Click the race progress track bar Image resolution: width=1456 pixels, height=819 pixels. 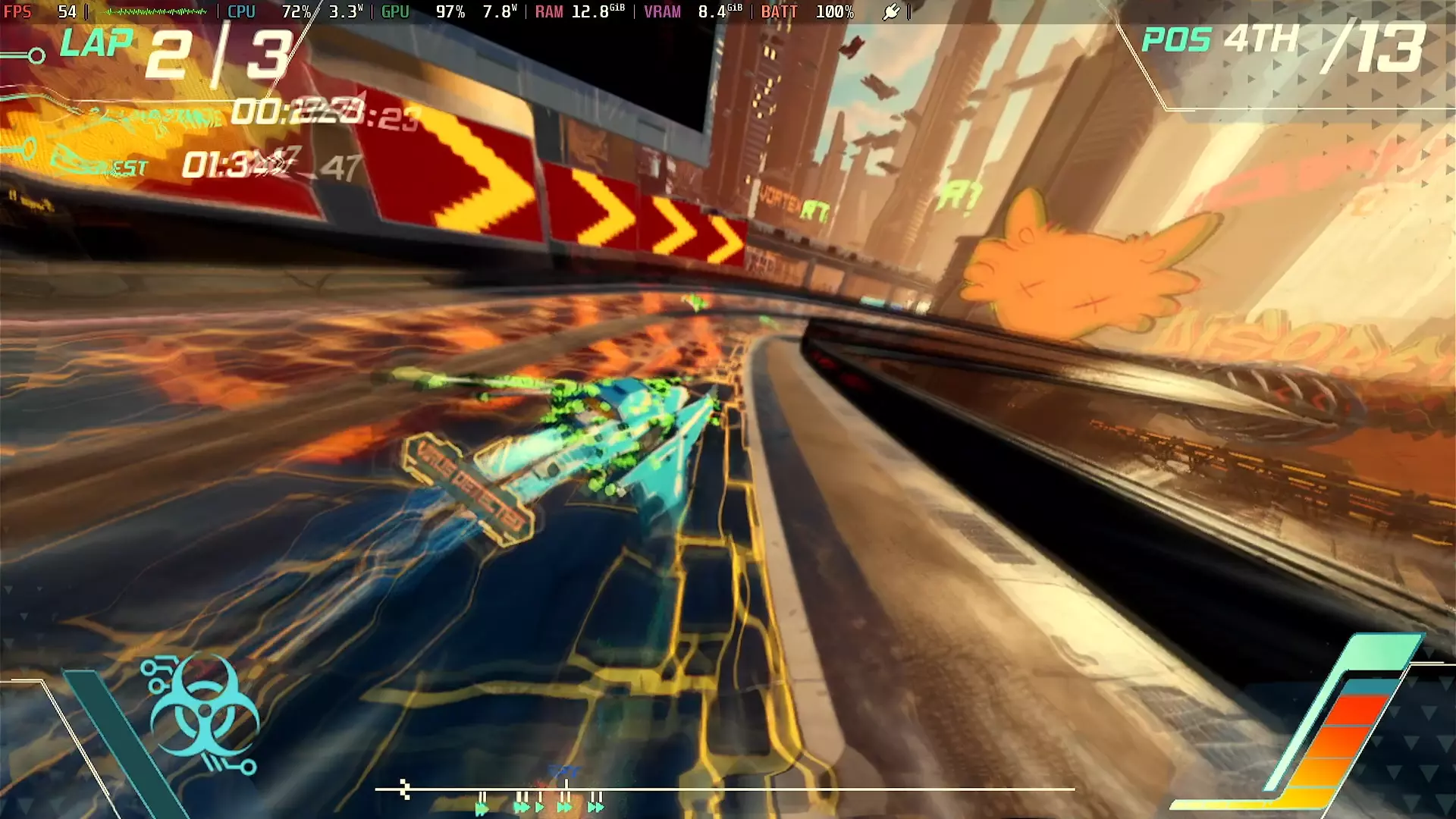[724, 789]
